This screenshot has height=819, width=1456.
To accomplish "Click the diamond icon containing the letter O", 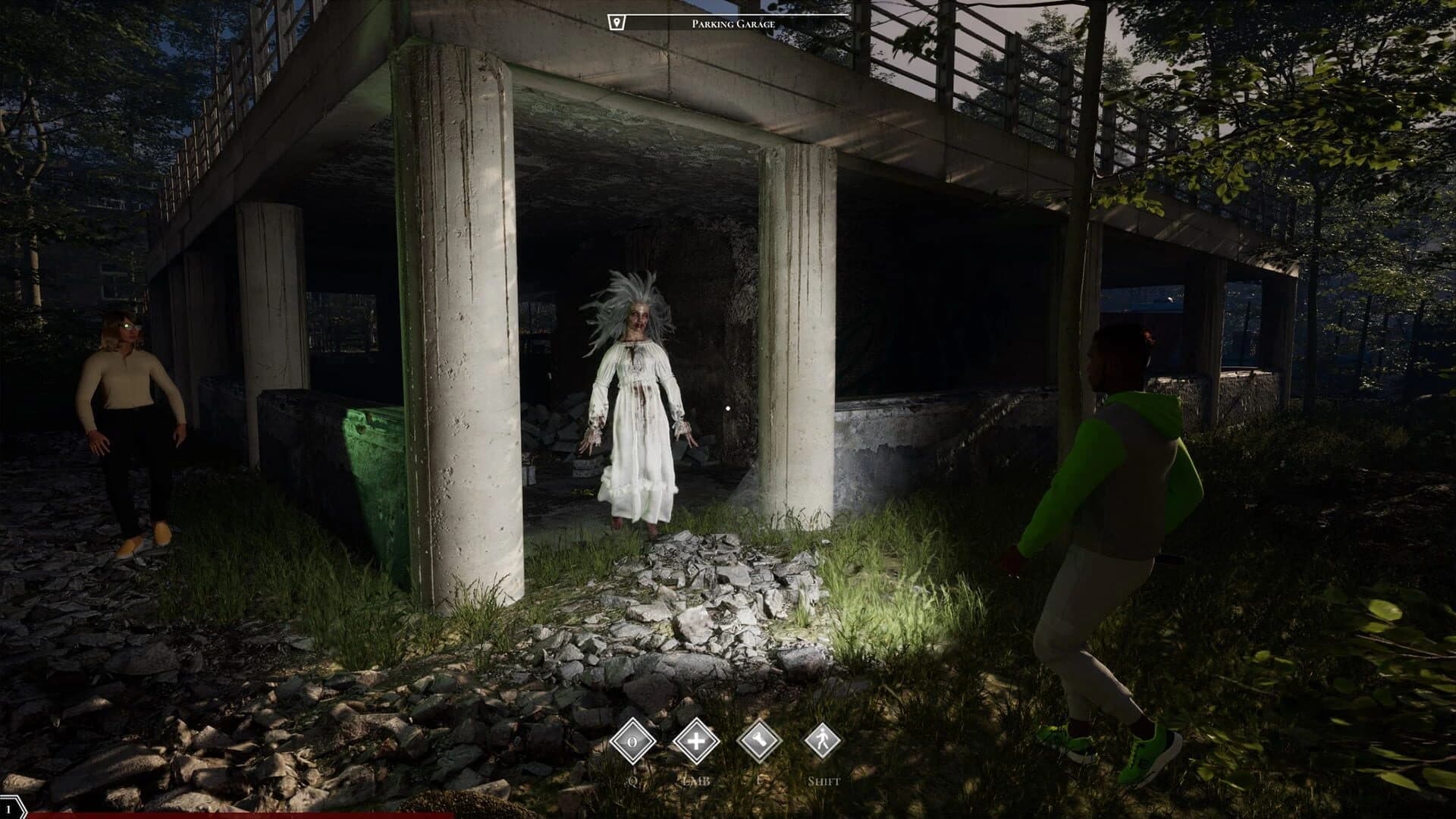I will [632, 741].
